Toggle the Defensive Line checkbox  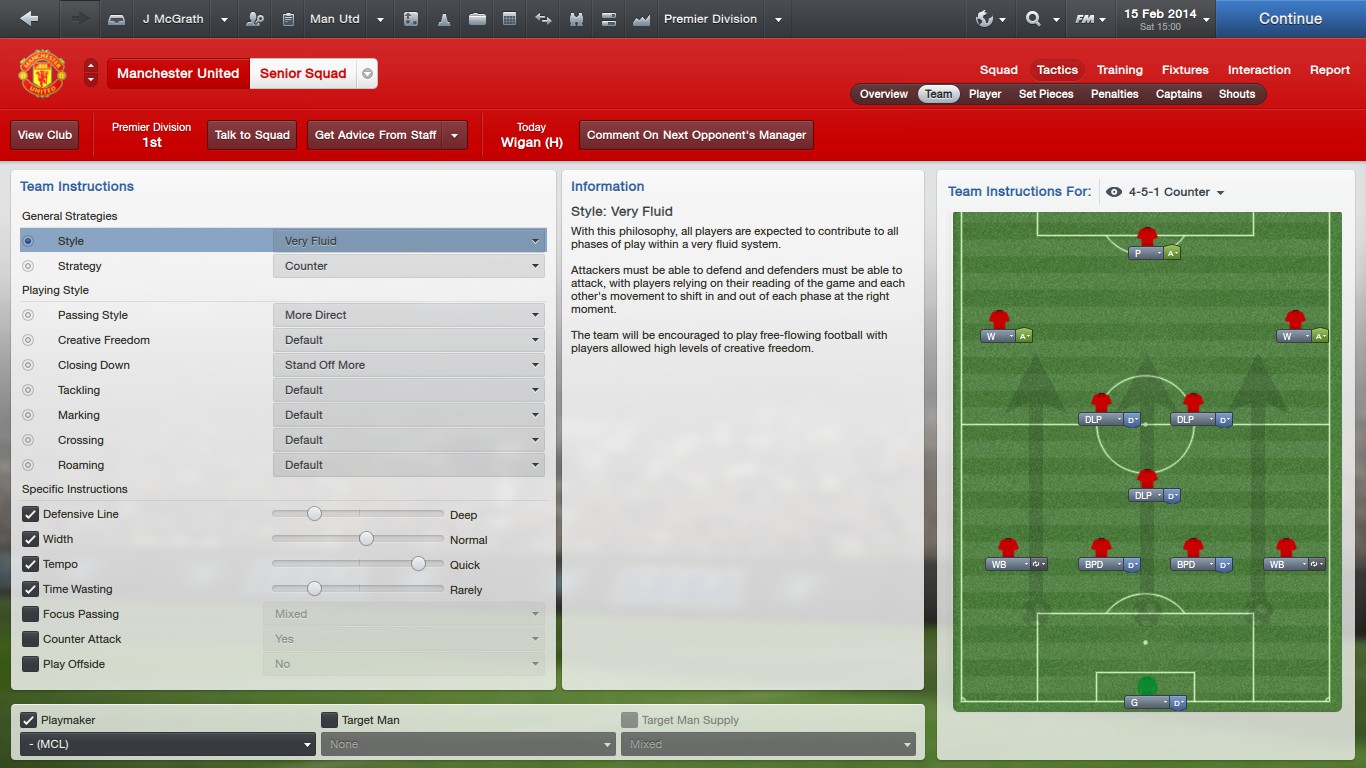pos(30,514)
